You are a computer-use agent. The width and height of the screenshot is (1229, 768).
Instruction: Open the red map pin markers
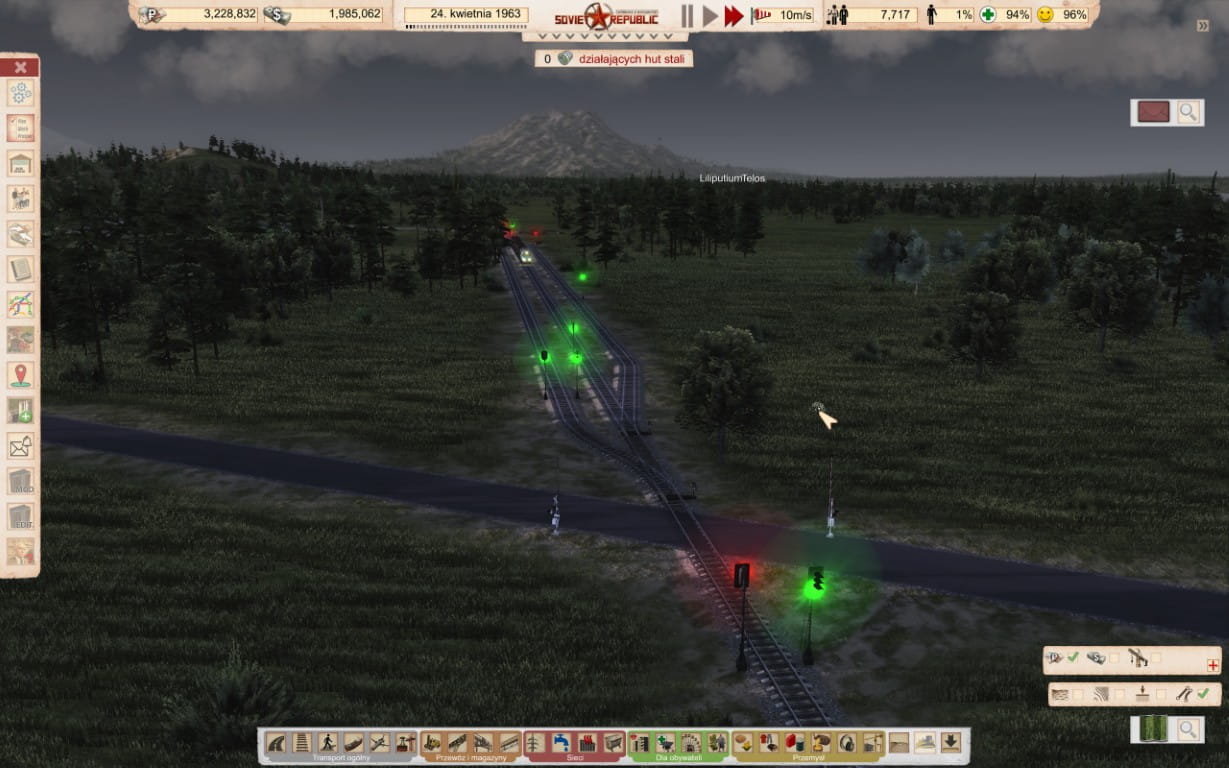(20, 375)
